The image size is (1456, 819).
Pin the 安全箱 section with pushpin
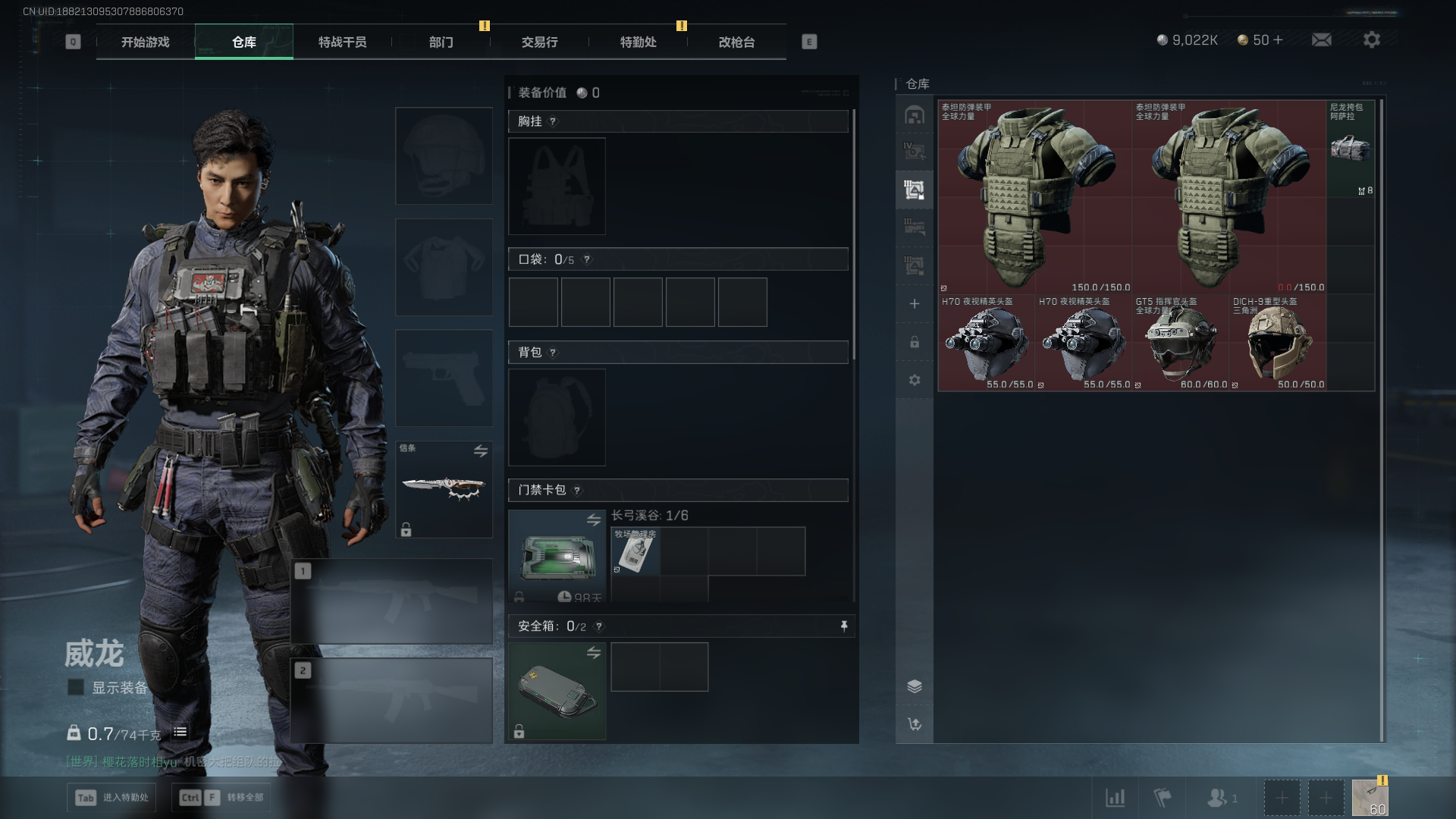pyautogui.click(x=843, y=626)
